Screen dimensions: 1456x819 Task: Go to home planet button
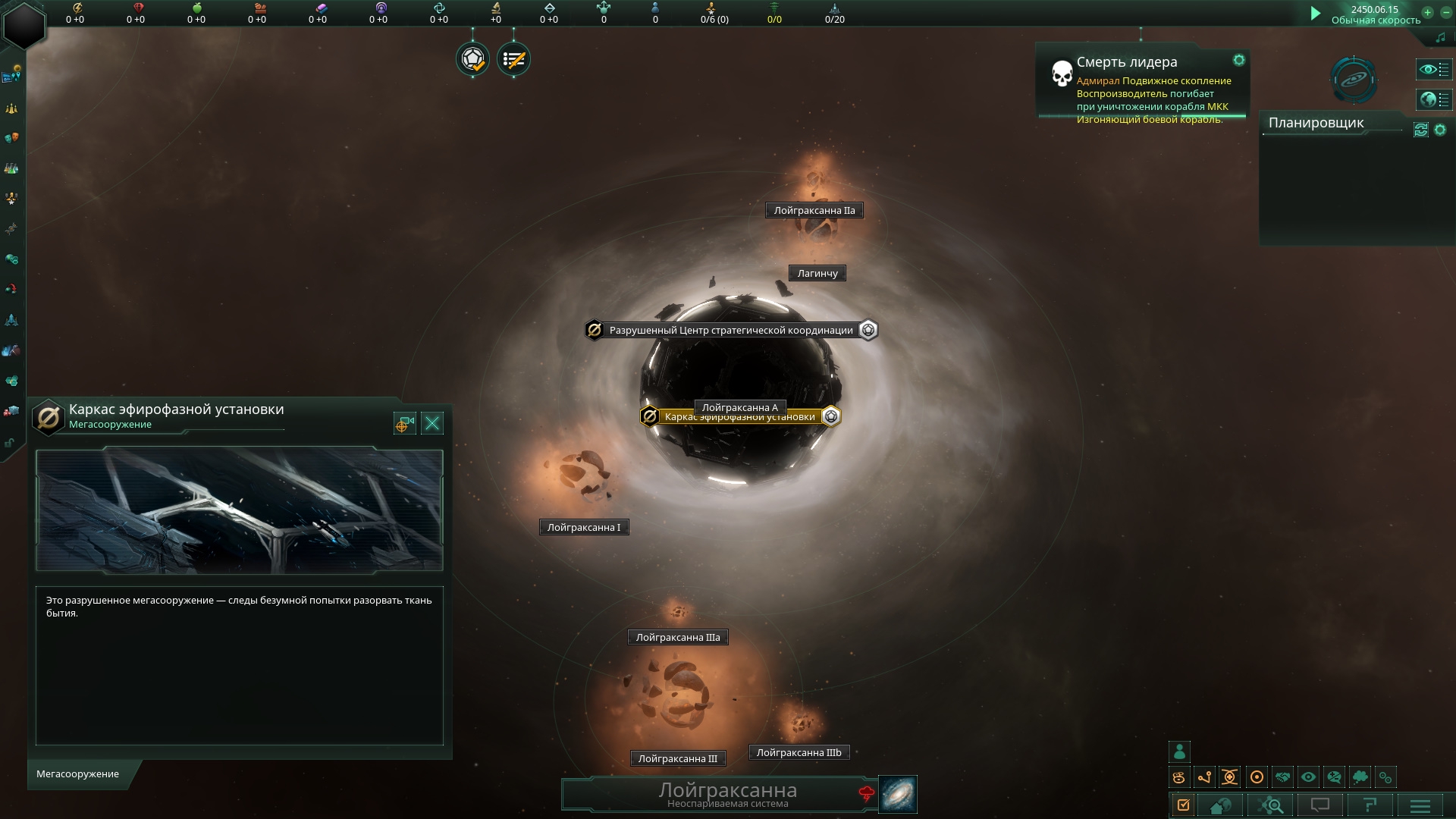[x=1220, y=805]
